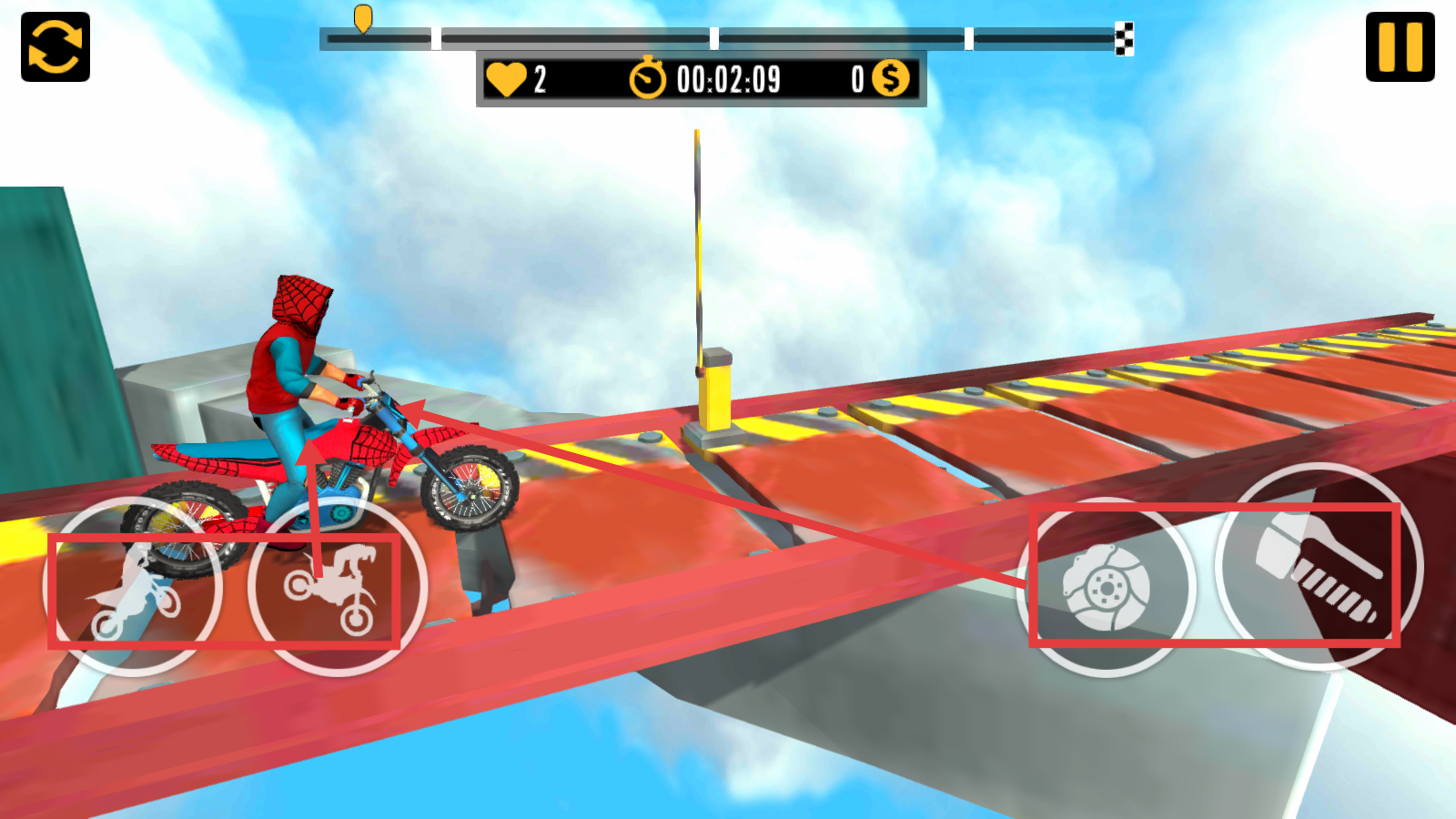Apply the brake disc button
The height and width of the screenshot is (819, 1456).
click(1106, 587)
